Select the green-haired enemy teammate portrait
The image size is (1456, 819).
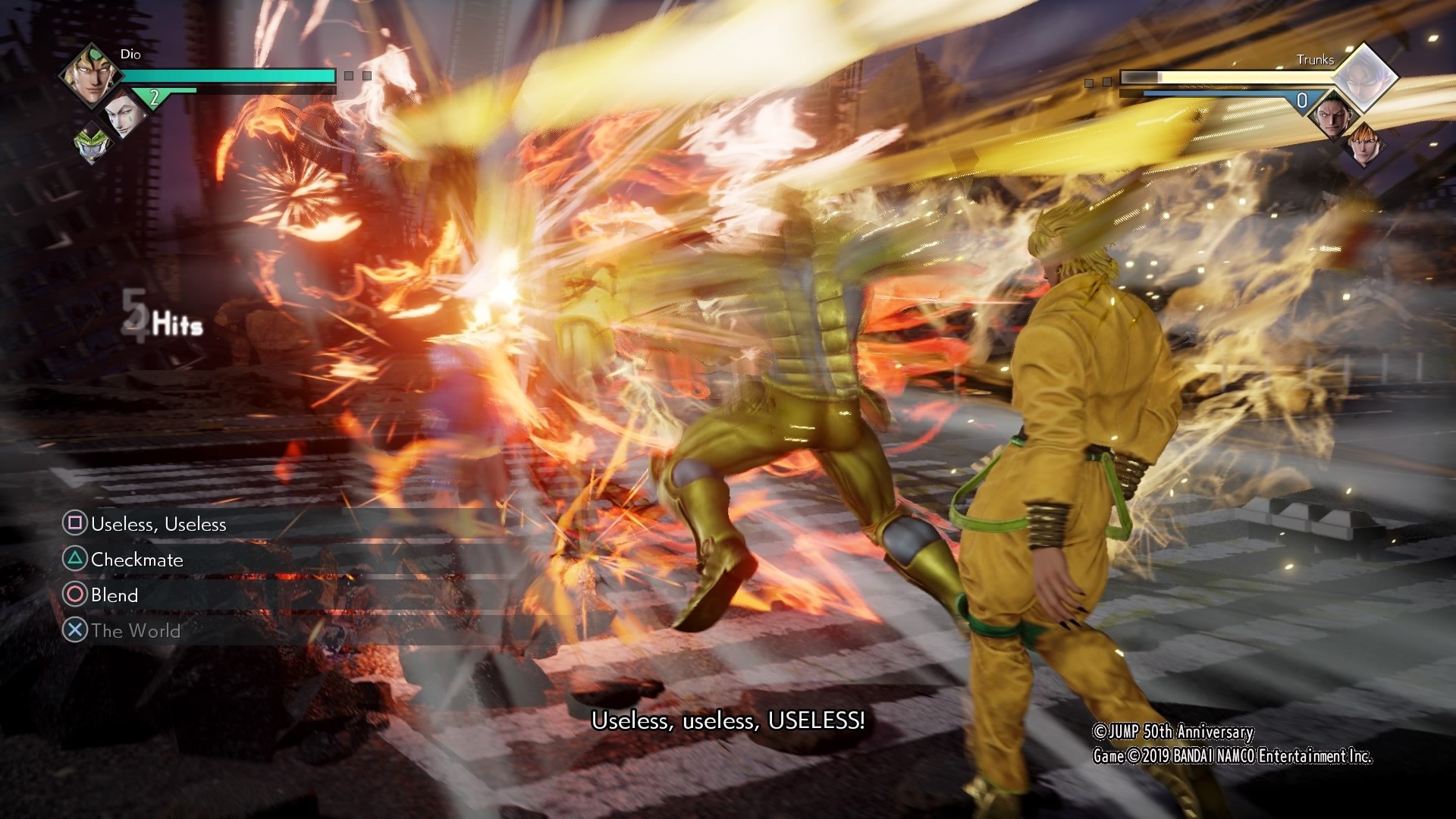pyautogui.click(x=1334, y=116)
